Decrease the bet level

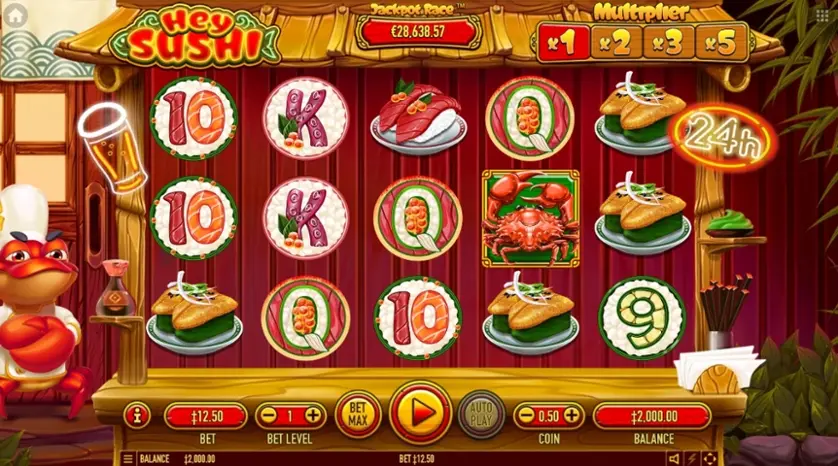tap(268, 415)
